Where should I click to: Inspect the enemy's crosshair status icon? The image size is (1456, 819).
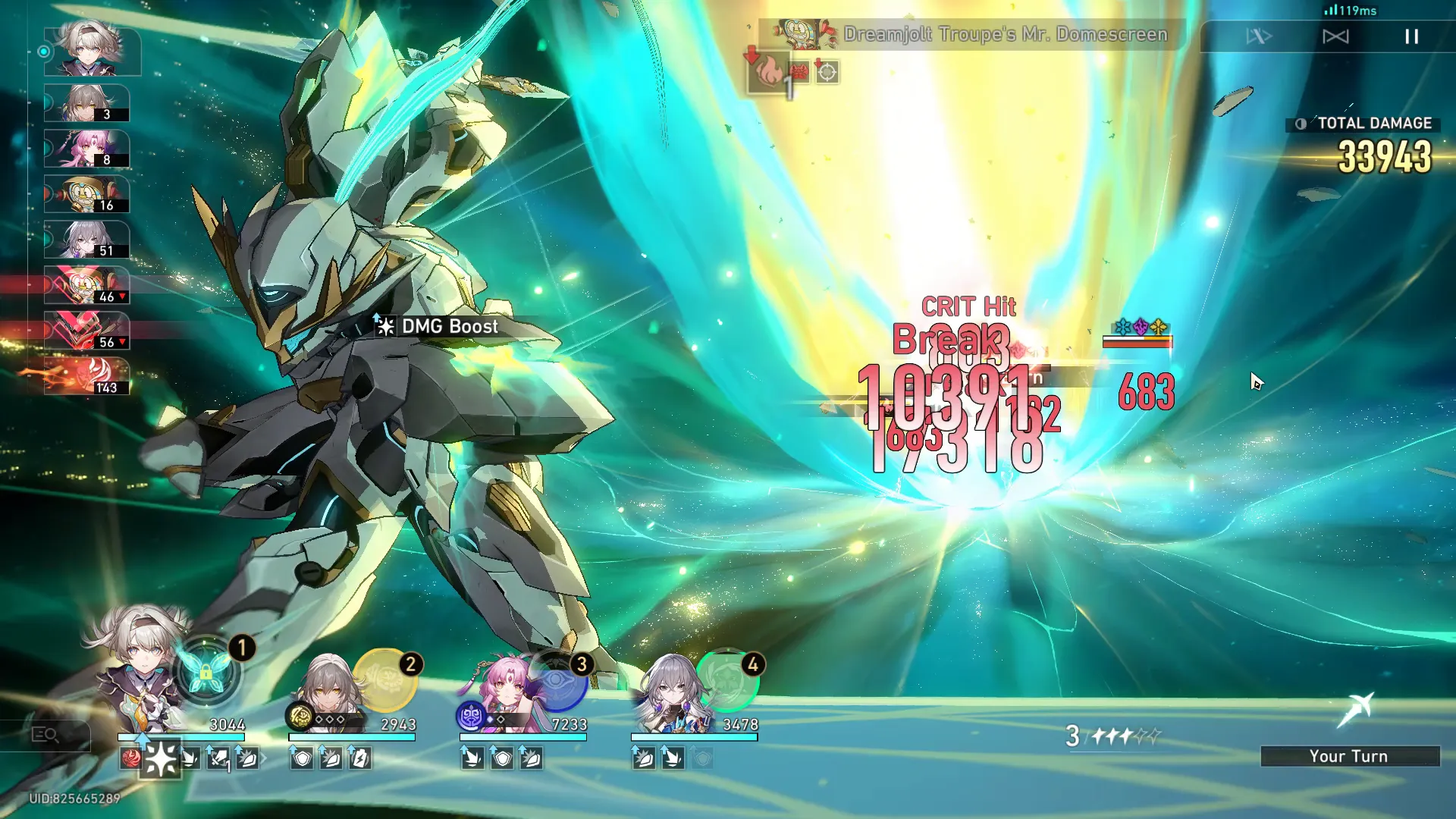tap(827, 72)
